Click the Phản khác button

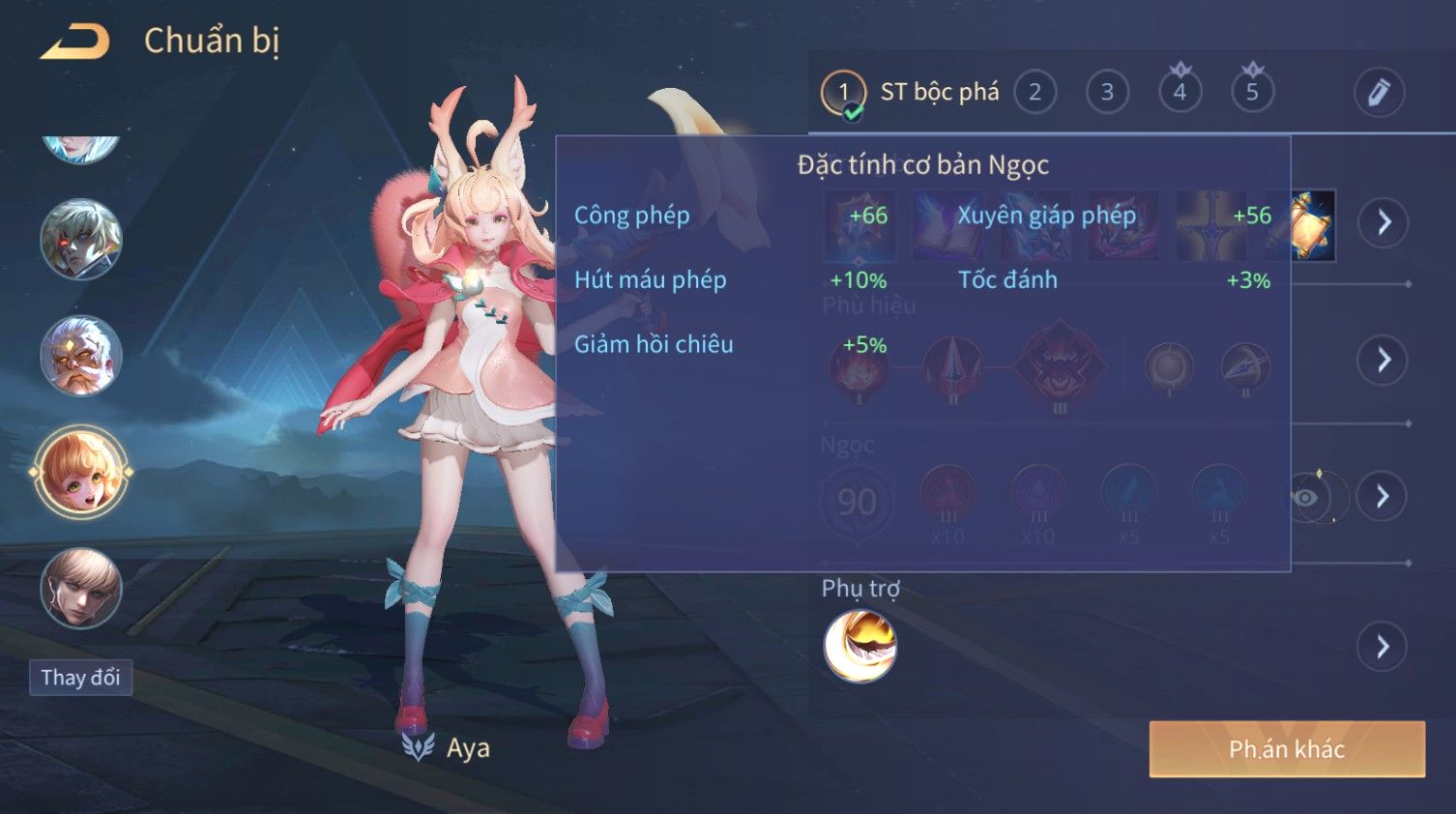(1286, 749)
